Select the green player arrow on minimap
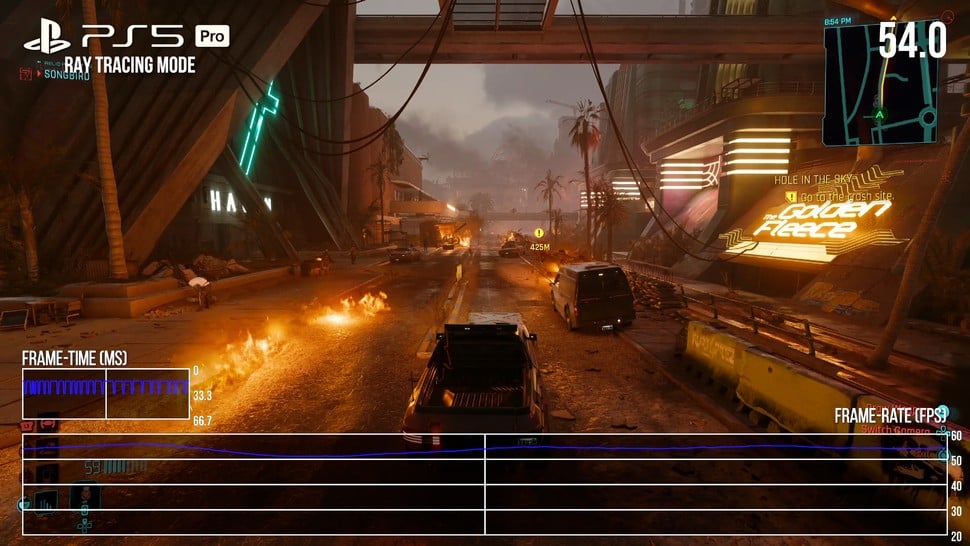The image size is (970, 546). click(880, 115)
